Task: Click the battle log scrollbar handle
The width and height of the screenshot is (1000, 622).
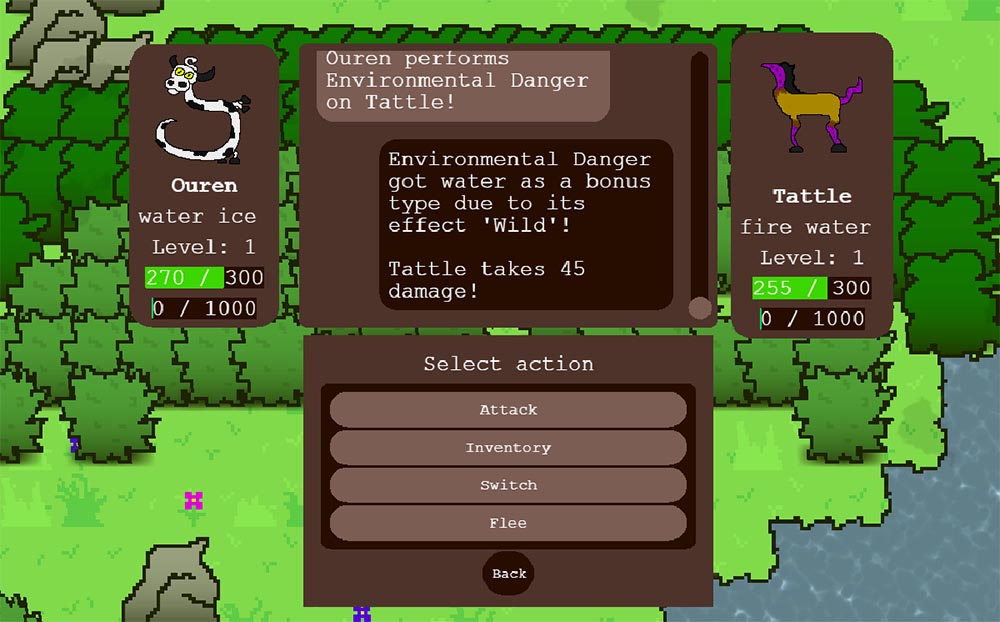Action: [x=700, y=307]
